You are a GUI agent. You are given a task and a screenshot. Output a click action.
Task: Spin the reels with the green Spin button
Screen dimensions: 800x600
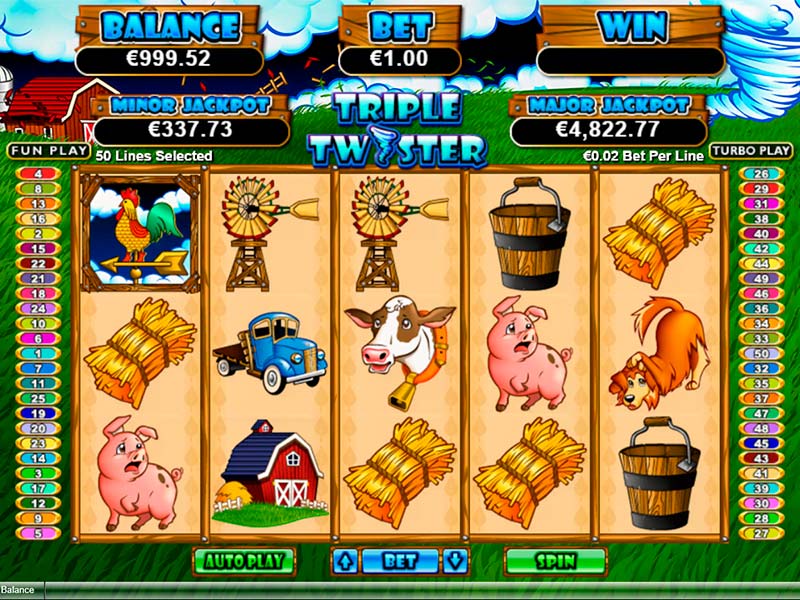click(555, 560)
